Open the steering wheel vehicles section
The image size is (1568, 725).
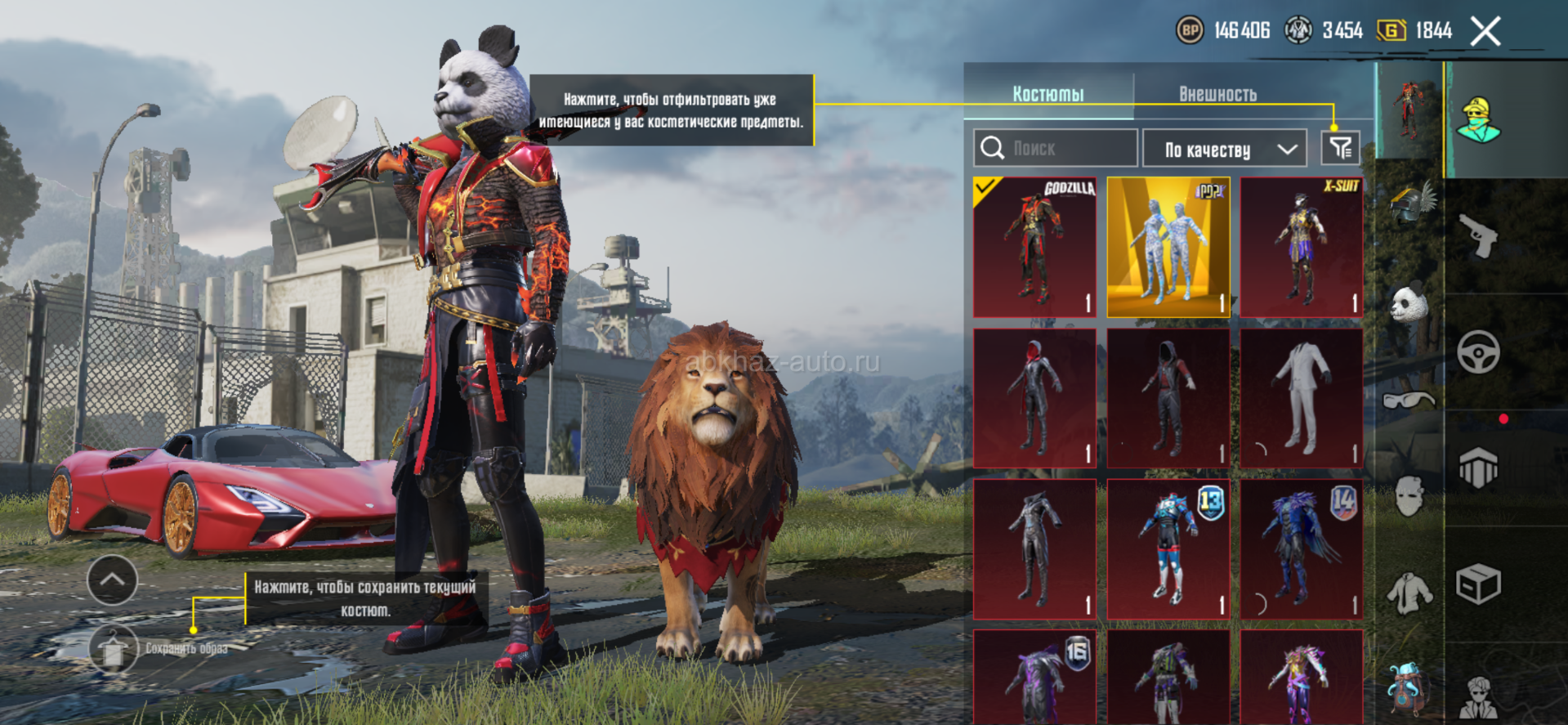1478,352
